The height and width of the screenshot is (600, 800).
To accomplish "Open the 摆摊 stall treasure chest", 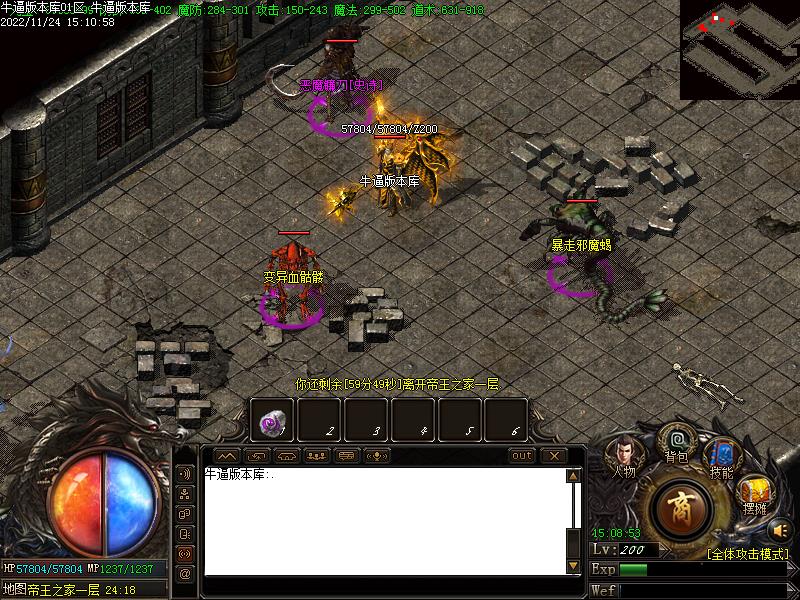I will (754, 494).
